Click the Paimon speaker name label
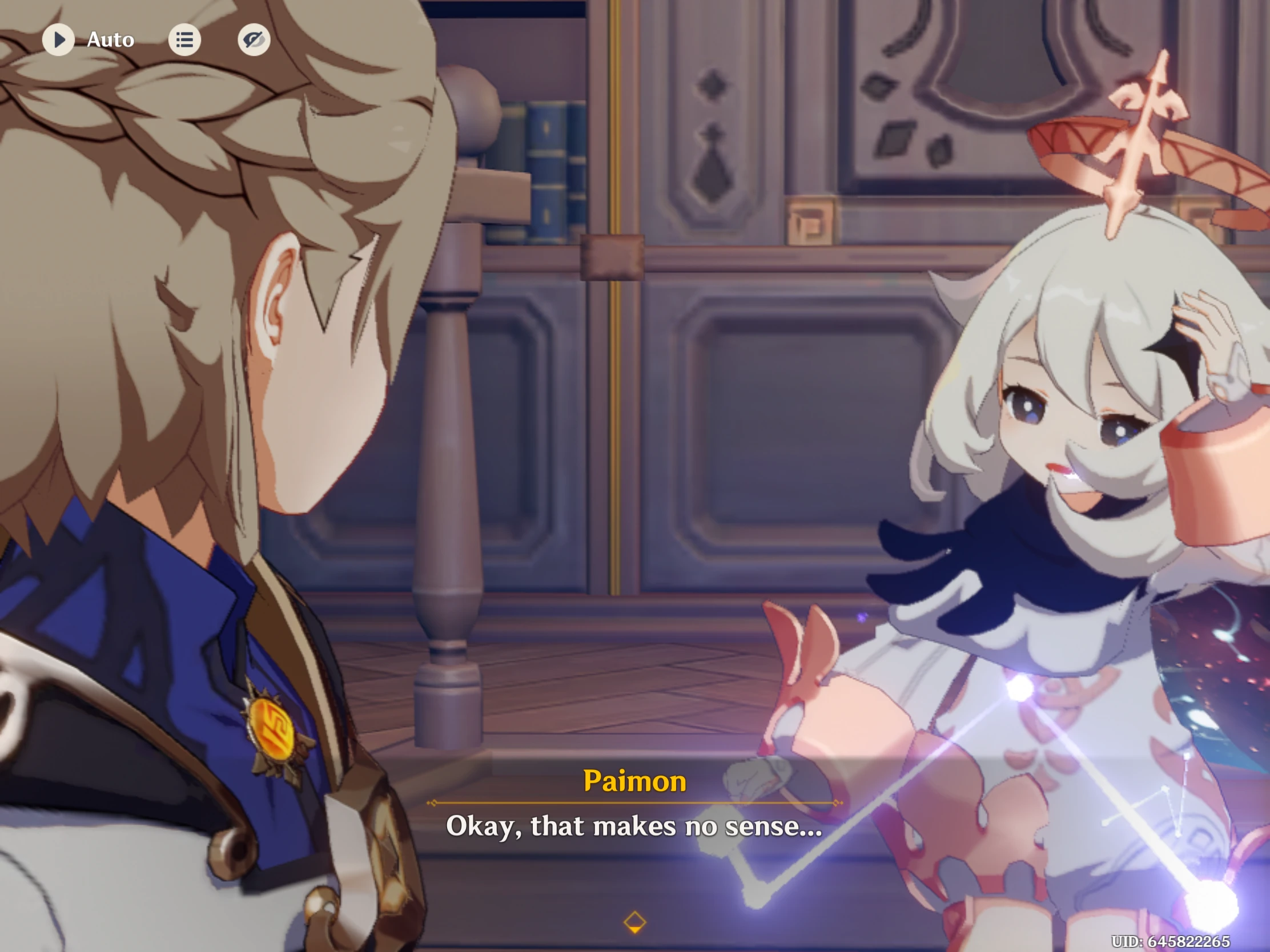Image resolution: width=1270 pixels, height=952 pixels. tap(635, 780)
